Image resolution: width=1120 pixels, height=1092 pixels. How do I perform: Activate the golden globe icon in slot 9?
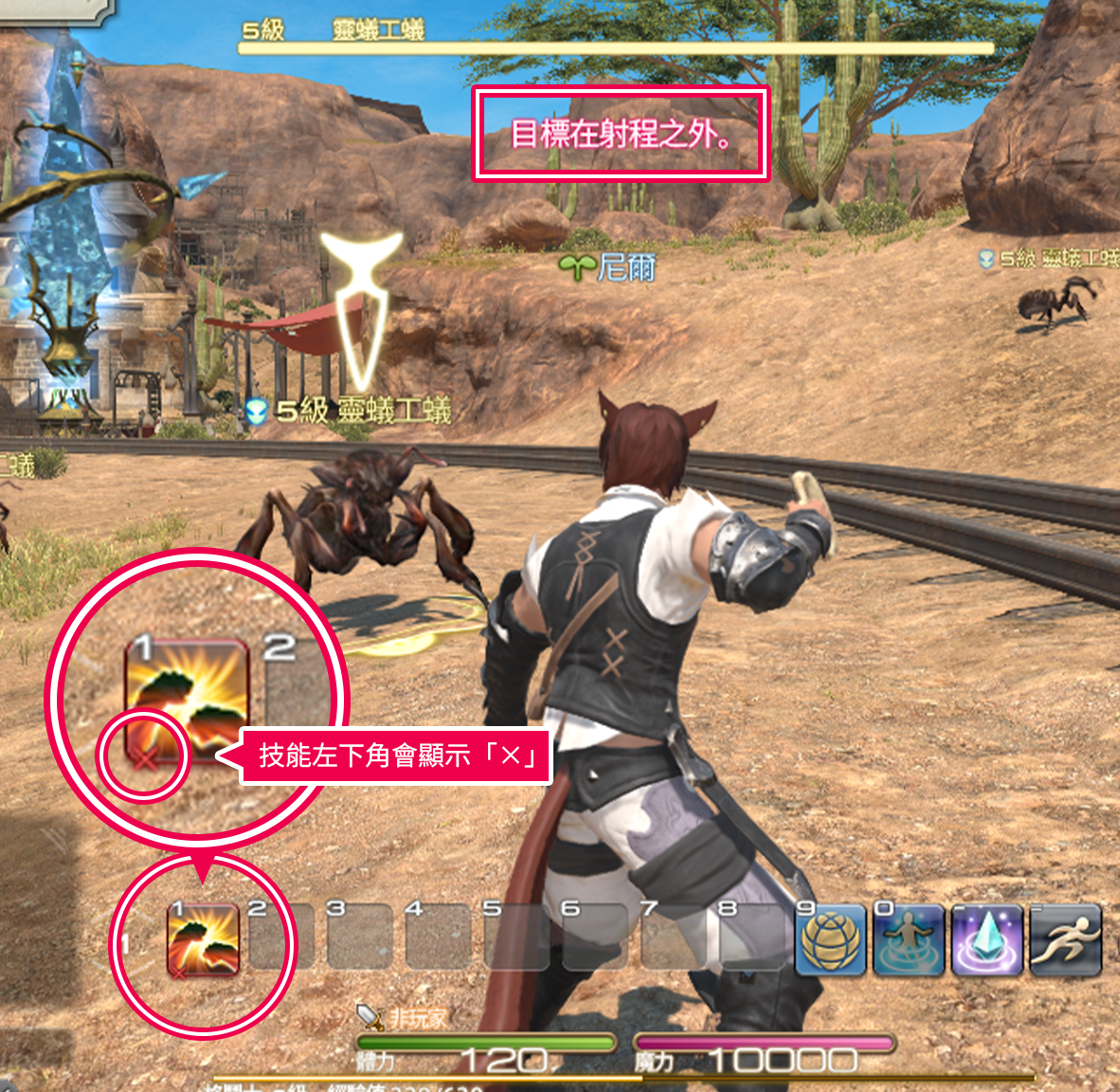click(833, 940)
